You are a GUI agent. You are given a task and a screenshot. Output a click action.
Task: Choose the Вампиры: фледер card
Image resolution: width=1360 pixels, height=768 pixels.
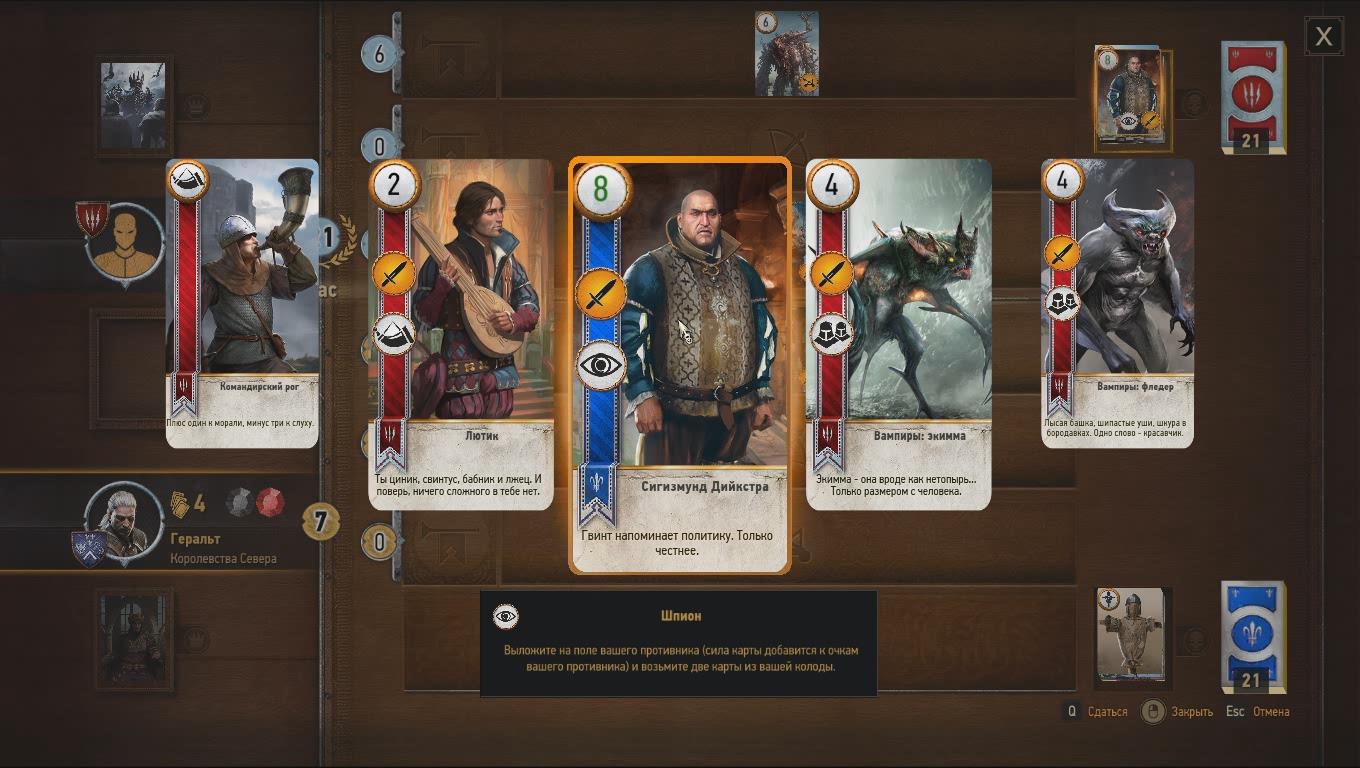(1117, 302)
